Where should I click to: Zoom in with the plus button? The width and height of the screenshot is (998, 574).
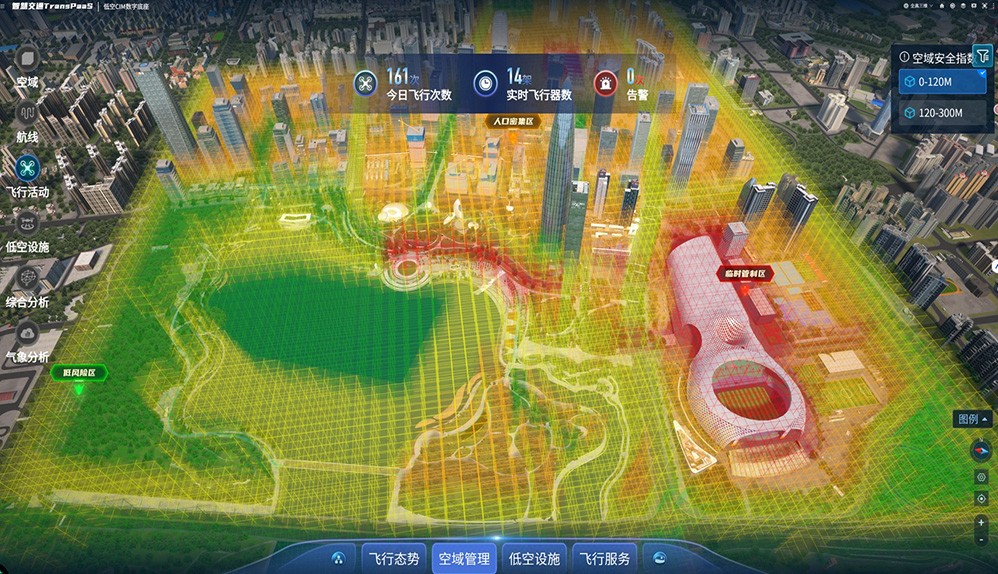point(981,523)
